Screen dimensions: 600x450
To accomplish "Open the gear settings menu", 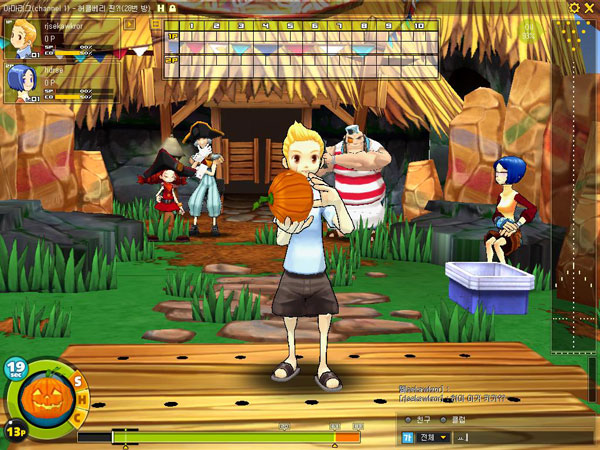I will pos(574,7).
